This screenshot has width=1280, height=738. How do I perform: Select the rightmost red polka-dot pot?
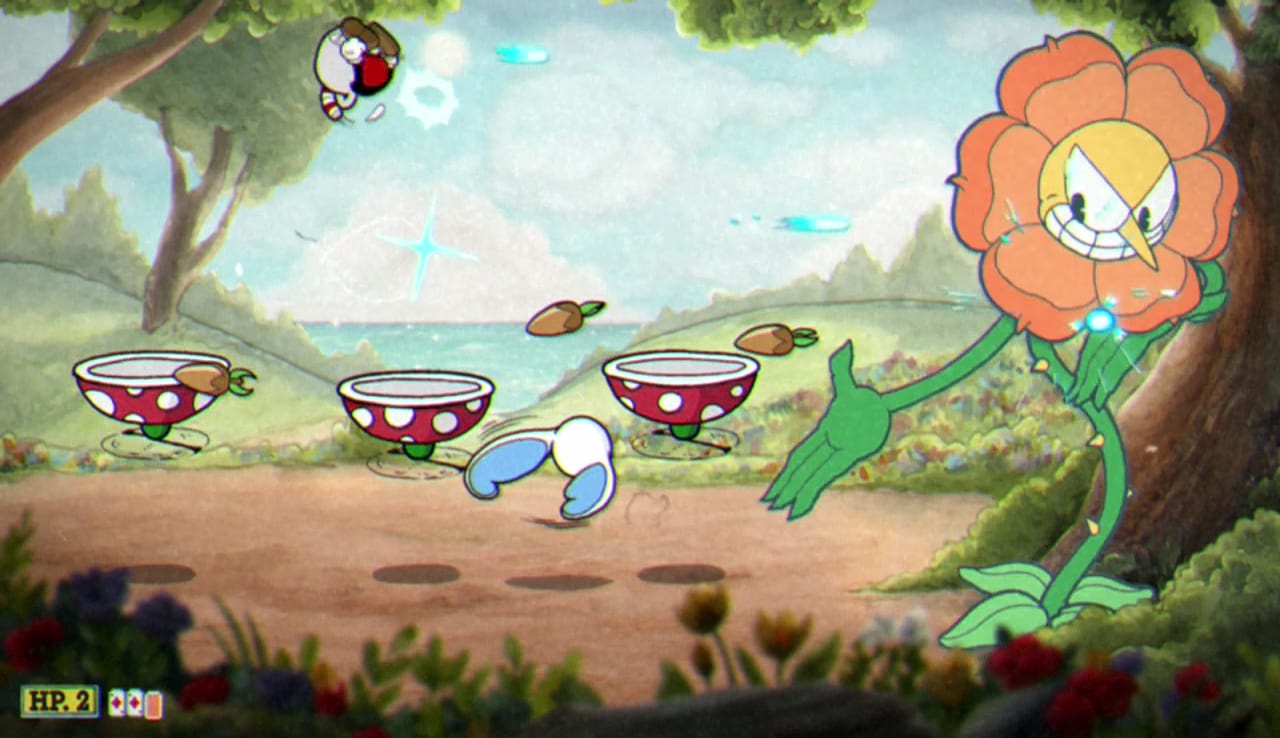click(680, 390)
